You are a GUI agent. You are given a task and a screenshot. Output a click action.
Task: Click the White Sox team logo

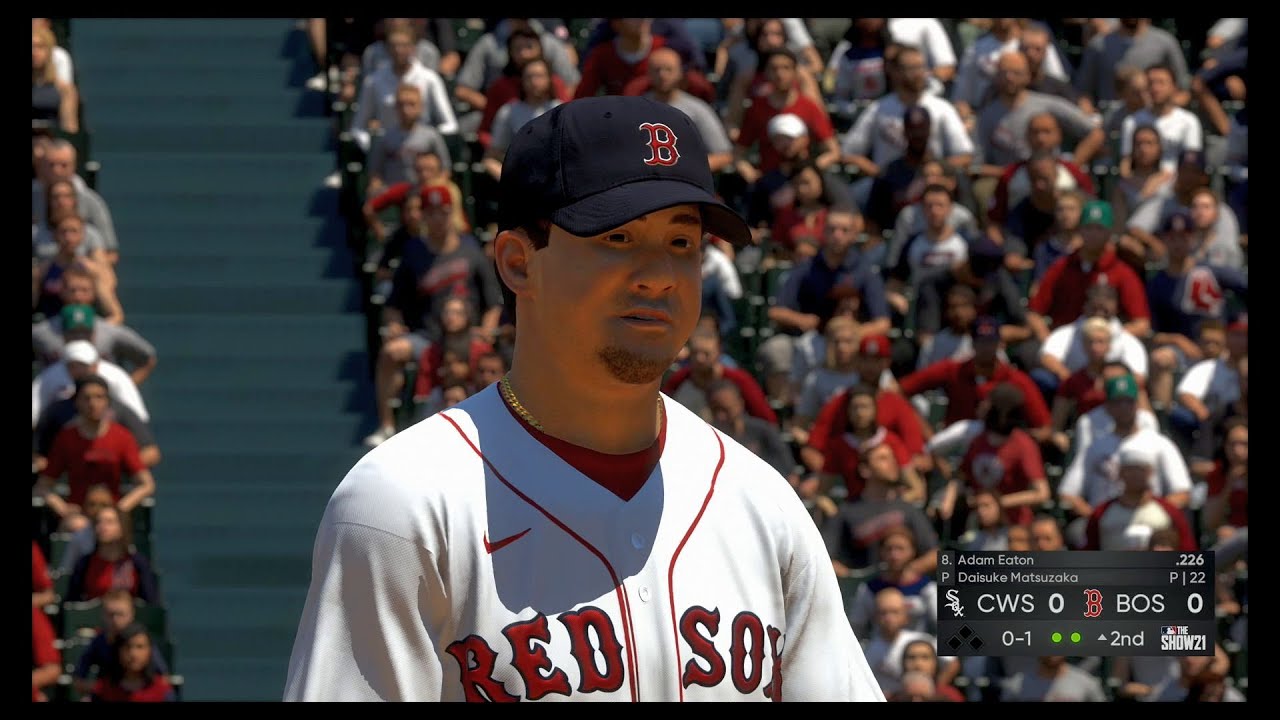[x=955, y=604]
